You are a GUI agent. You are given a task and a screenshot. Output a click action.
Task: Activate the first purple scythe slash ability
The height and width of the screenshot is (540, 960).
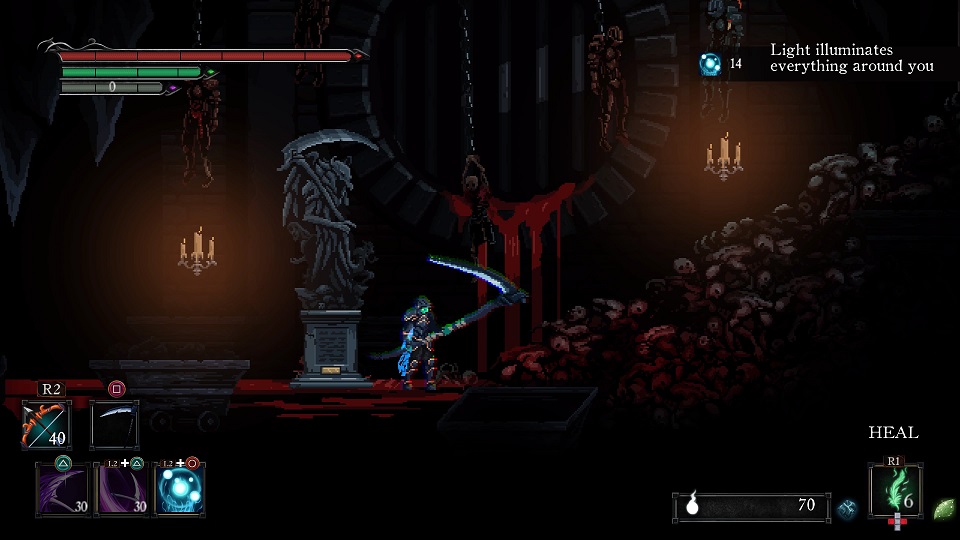pos(61,490)
